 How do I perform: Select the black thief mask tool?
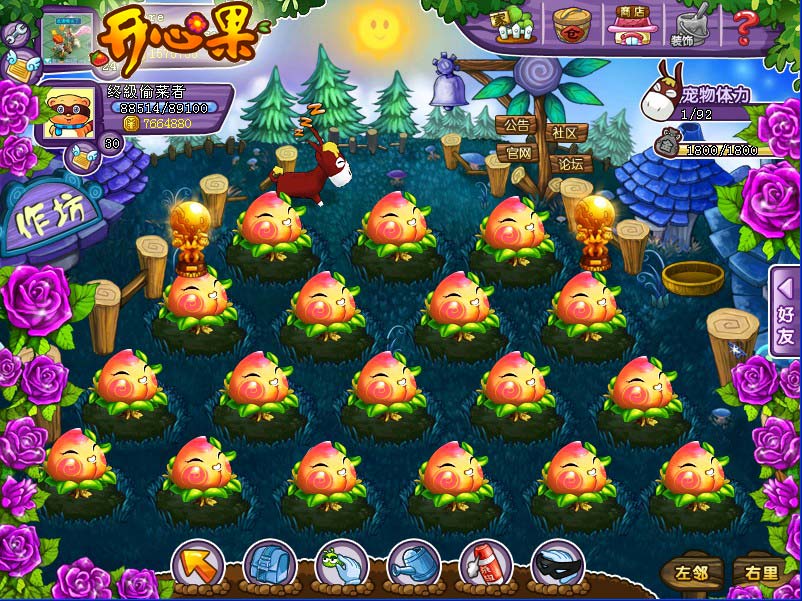(x=557, y=566)
